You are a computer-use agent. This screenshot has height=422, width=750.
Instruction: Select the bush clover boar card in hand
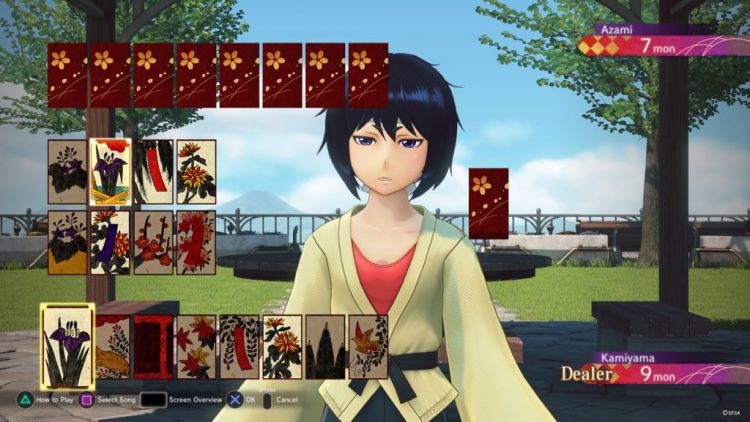112,346
